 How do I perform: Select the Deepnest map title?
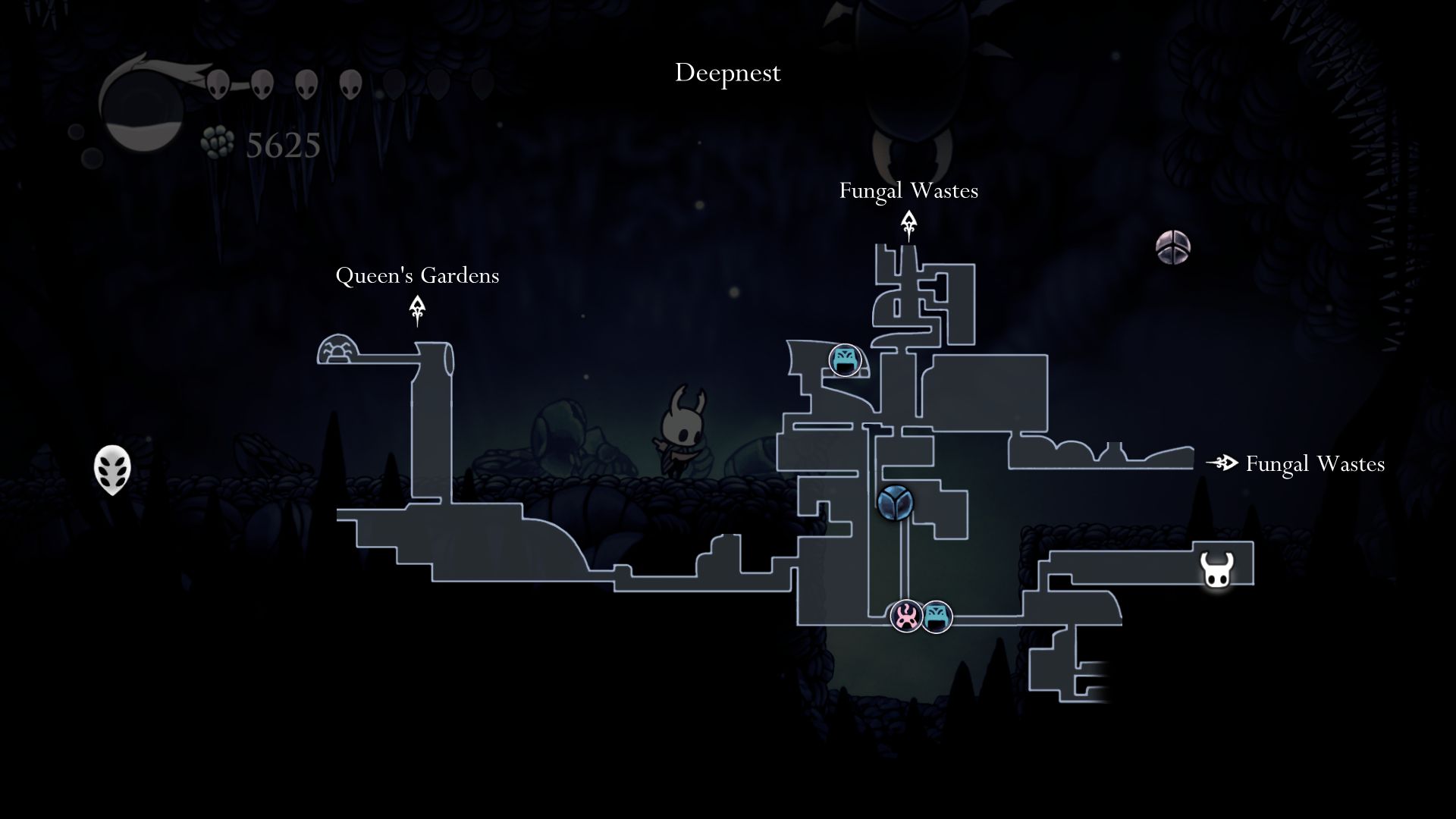[727, 73]
